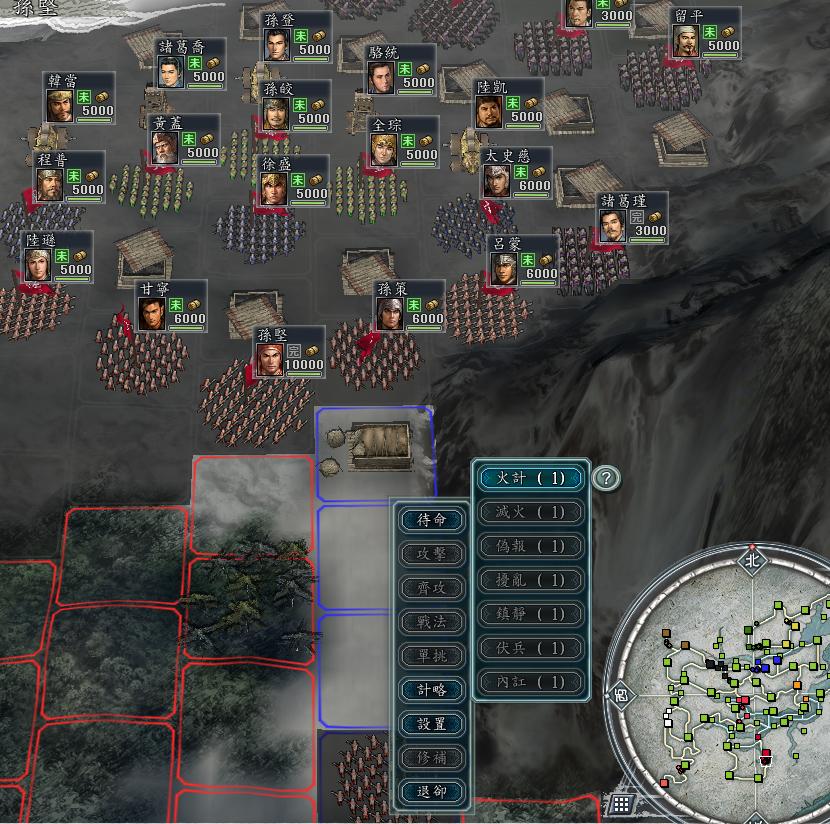Select the 伏兵 ambush stratagem

530,648
